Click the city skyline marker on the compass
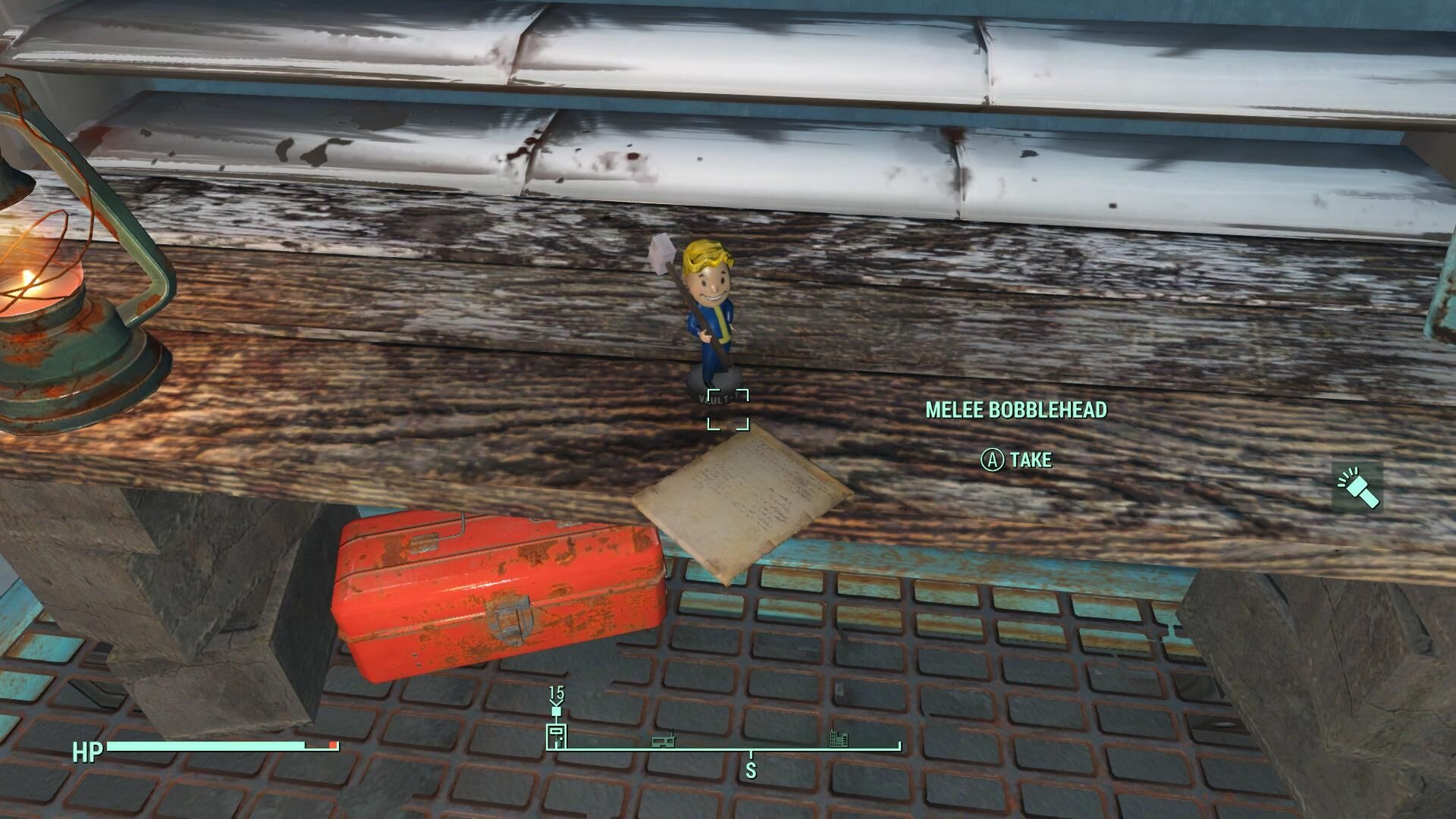 (x=838, y=737)
